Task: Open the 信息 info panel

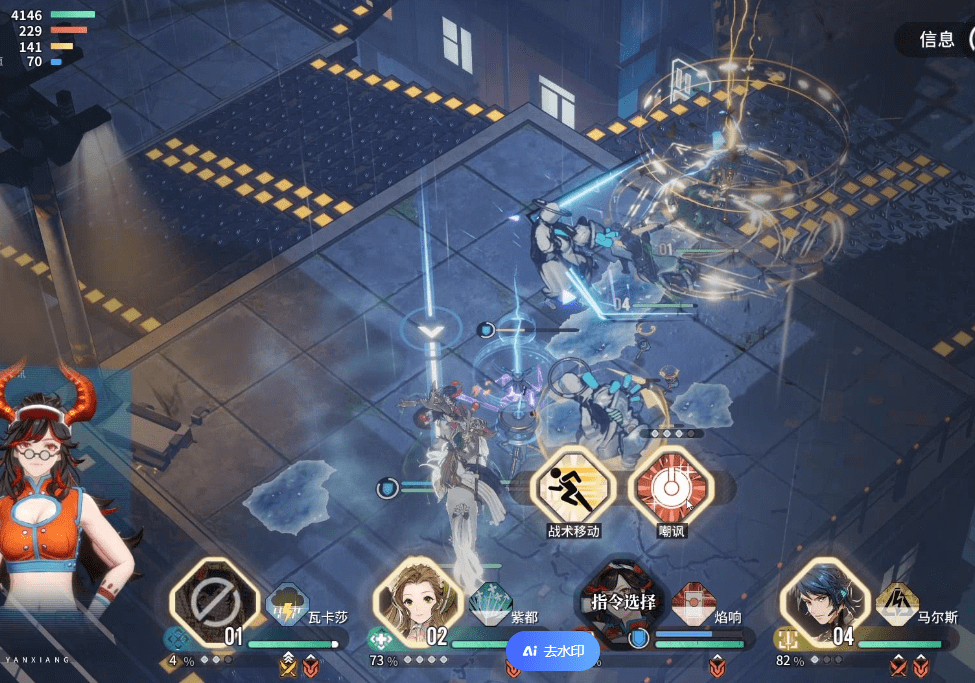Action: (x=938, y=39)
